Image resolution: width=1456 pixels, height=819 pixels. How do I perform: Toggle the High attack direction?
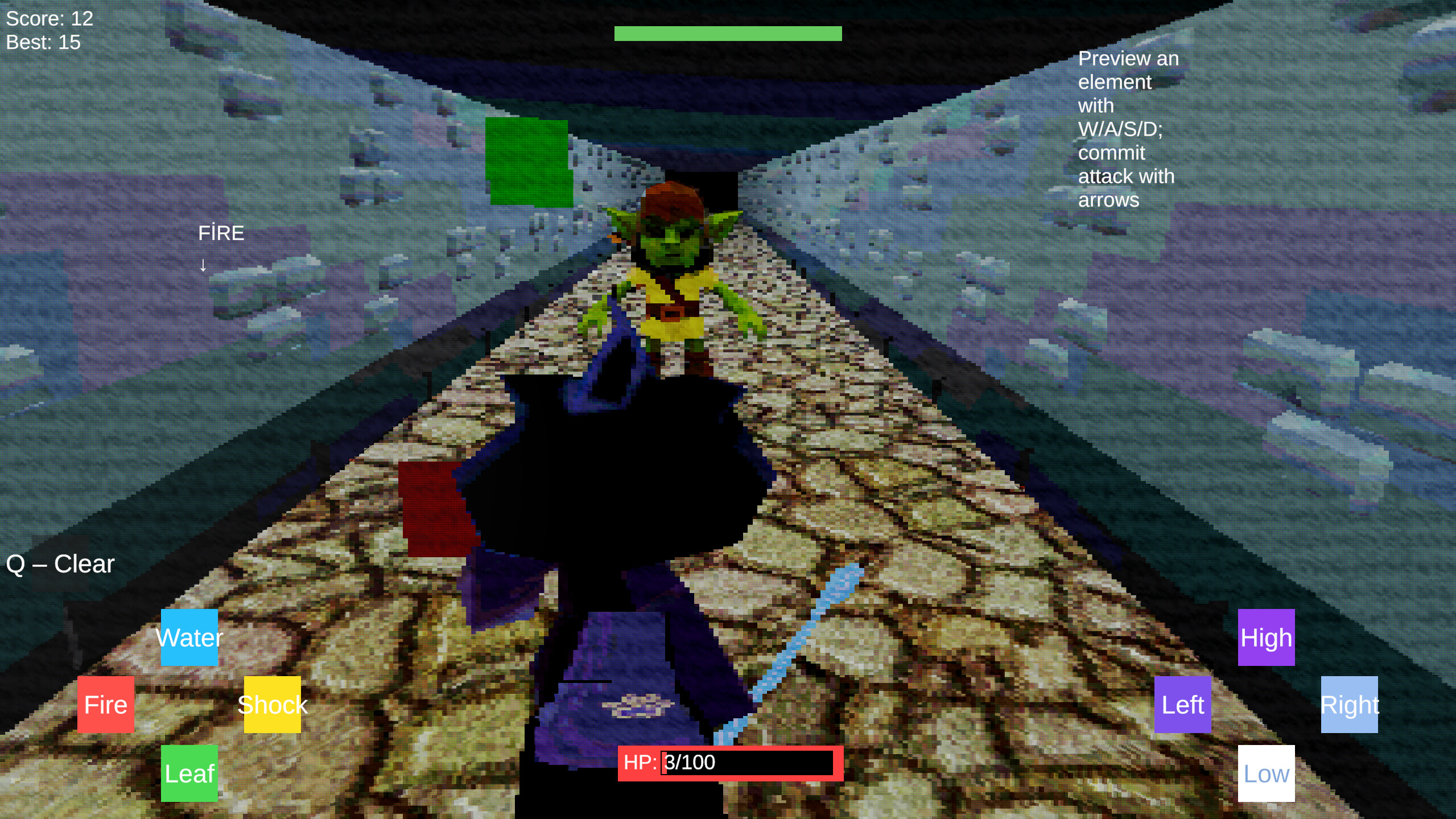pos(1265,637)
